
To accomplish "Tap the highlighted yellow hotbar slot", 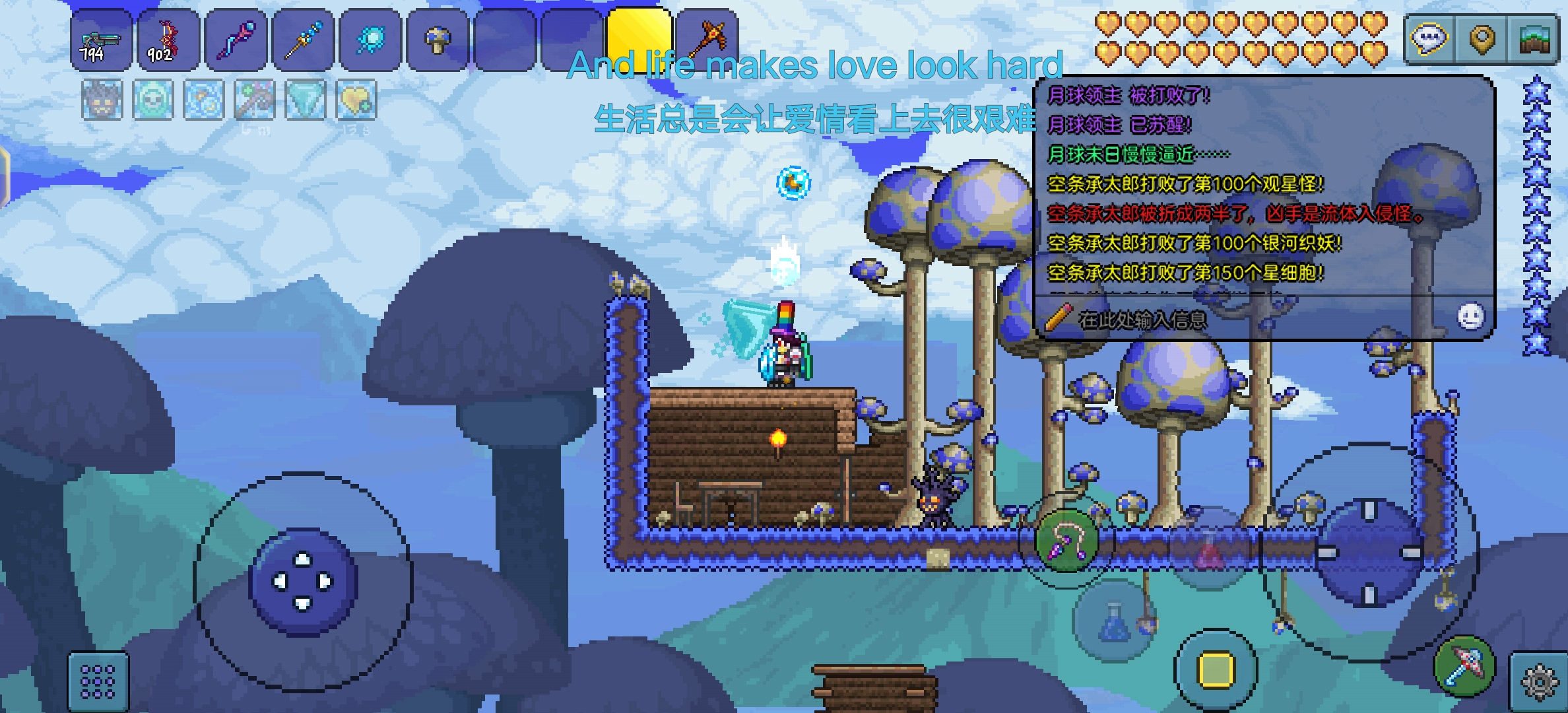I will [639, 39].
